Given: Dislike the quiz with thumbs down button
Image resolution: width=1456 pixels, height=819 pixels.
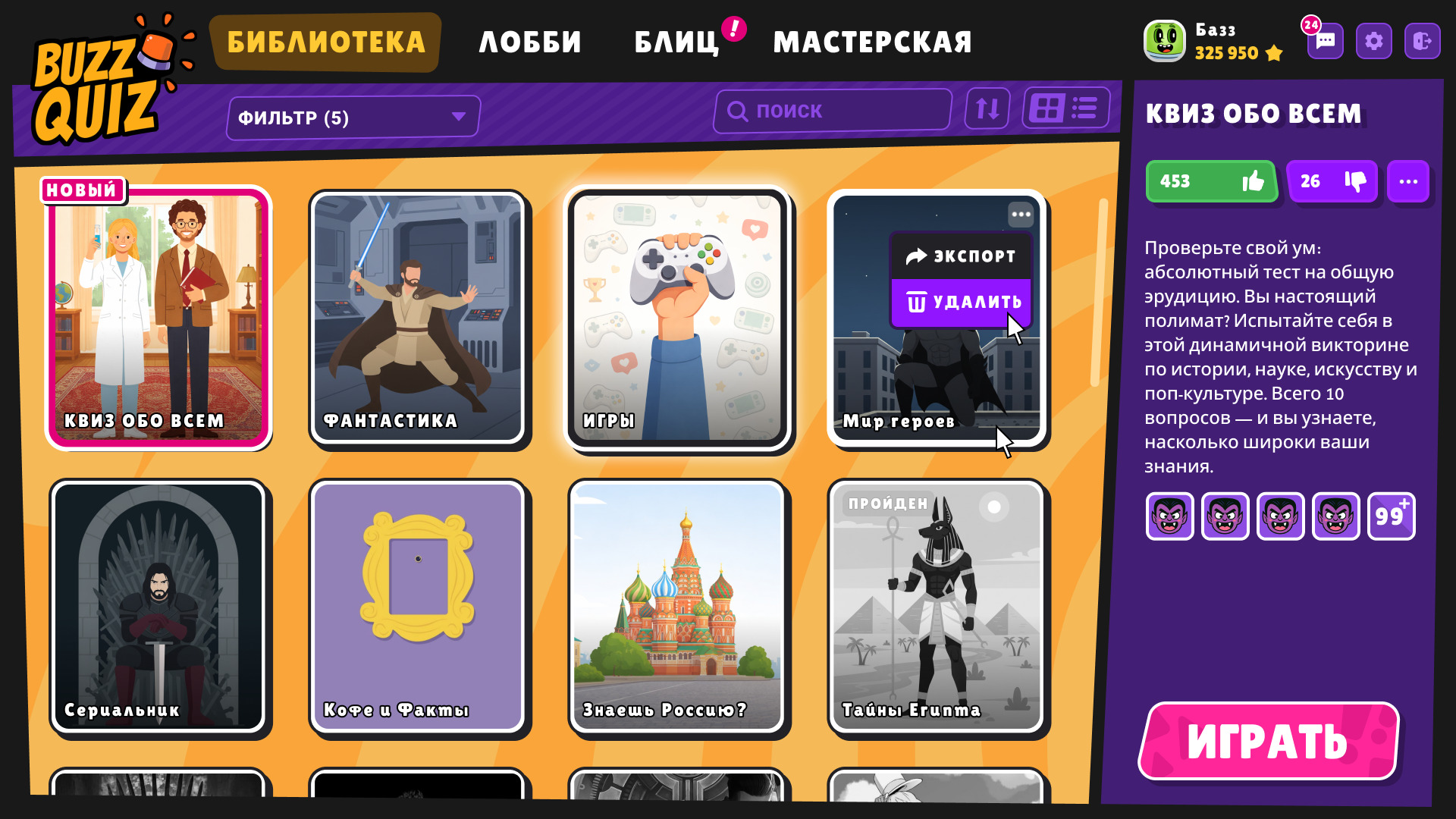Looking at the screenshot, I should click(1332, 181).
